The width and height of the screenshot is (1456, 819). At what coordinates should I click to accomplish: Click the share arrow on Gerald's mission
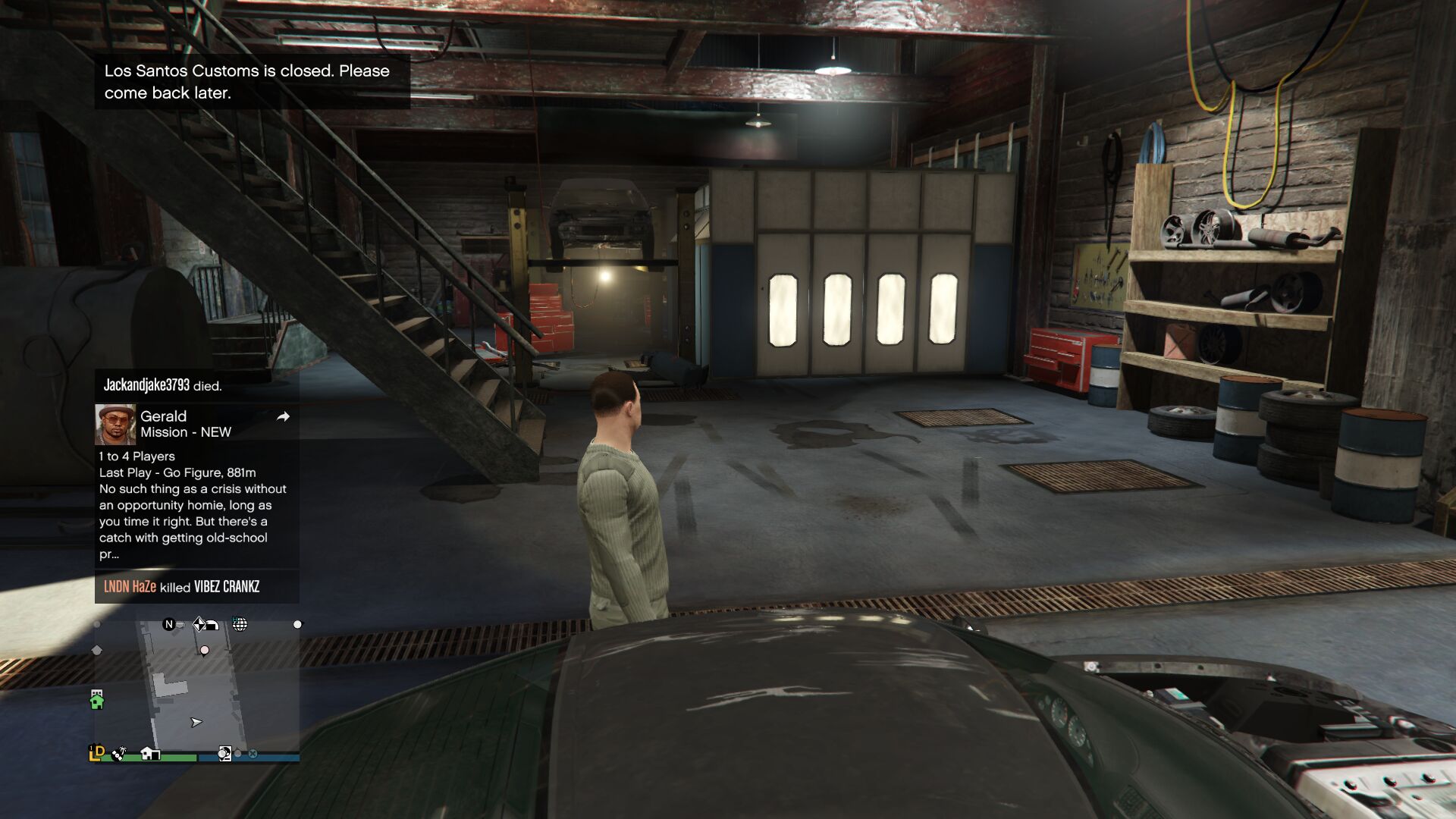pyautogui.click(x=283, y=416)
